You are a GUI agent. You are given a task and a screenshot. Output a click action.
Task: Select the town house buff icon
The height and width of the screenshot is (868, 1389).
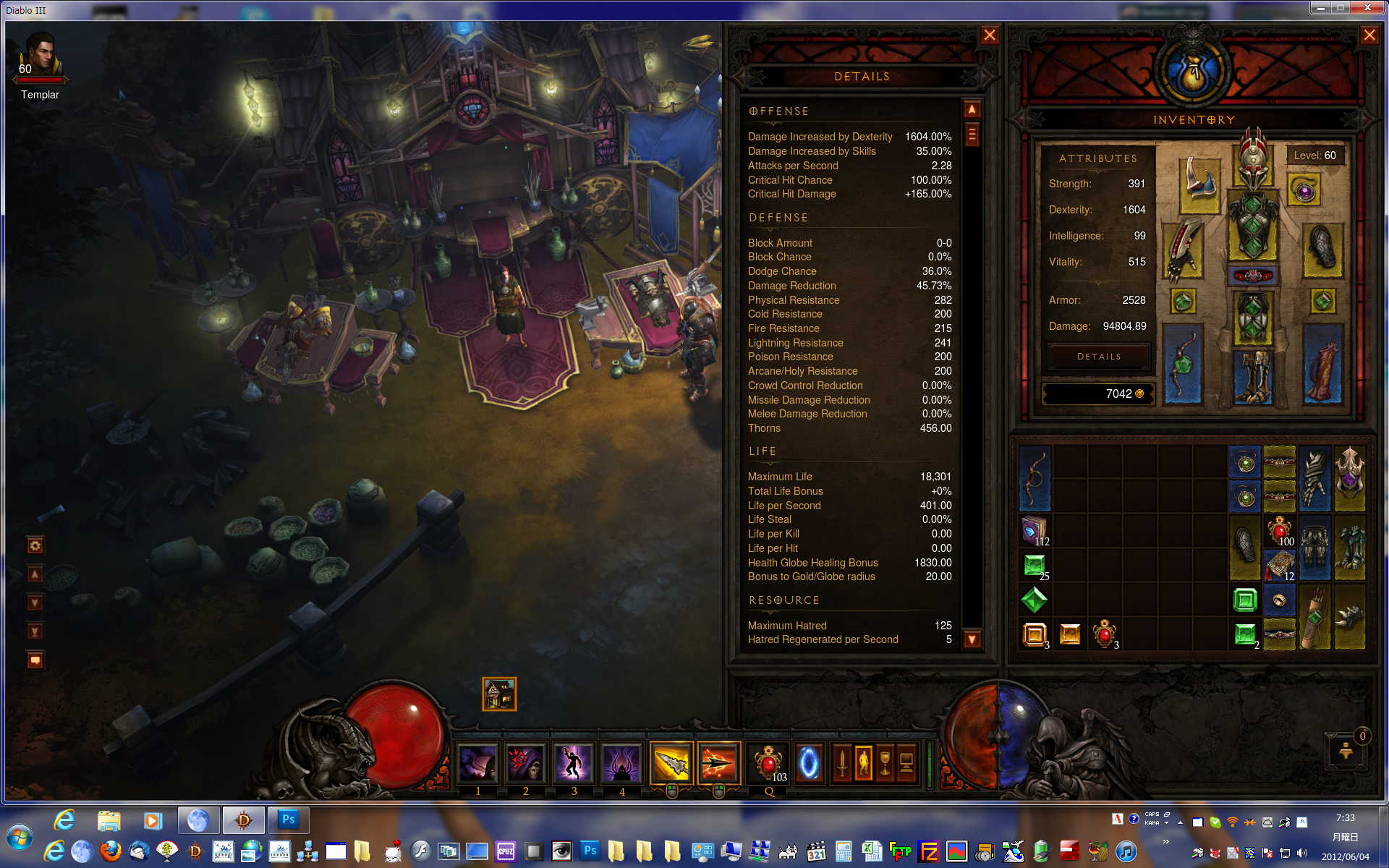coord(499,694)
